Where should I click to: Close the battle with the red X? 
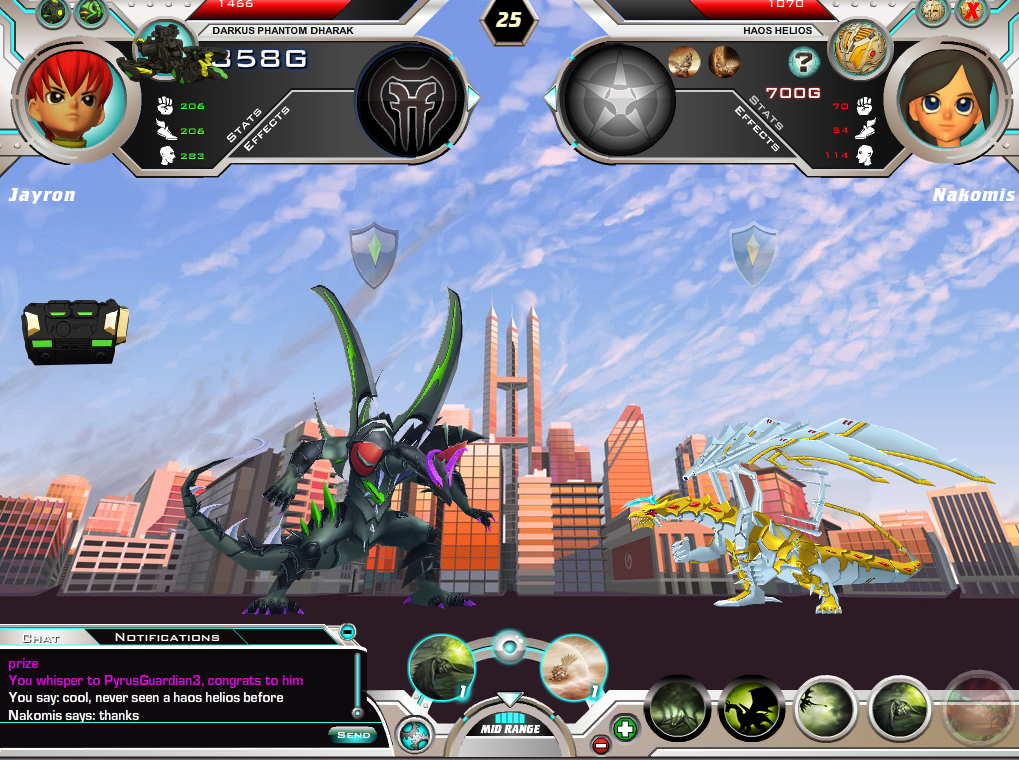[971, 12]
